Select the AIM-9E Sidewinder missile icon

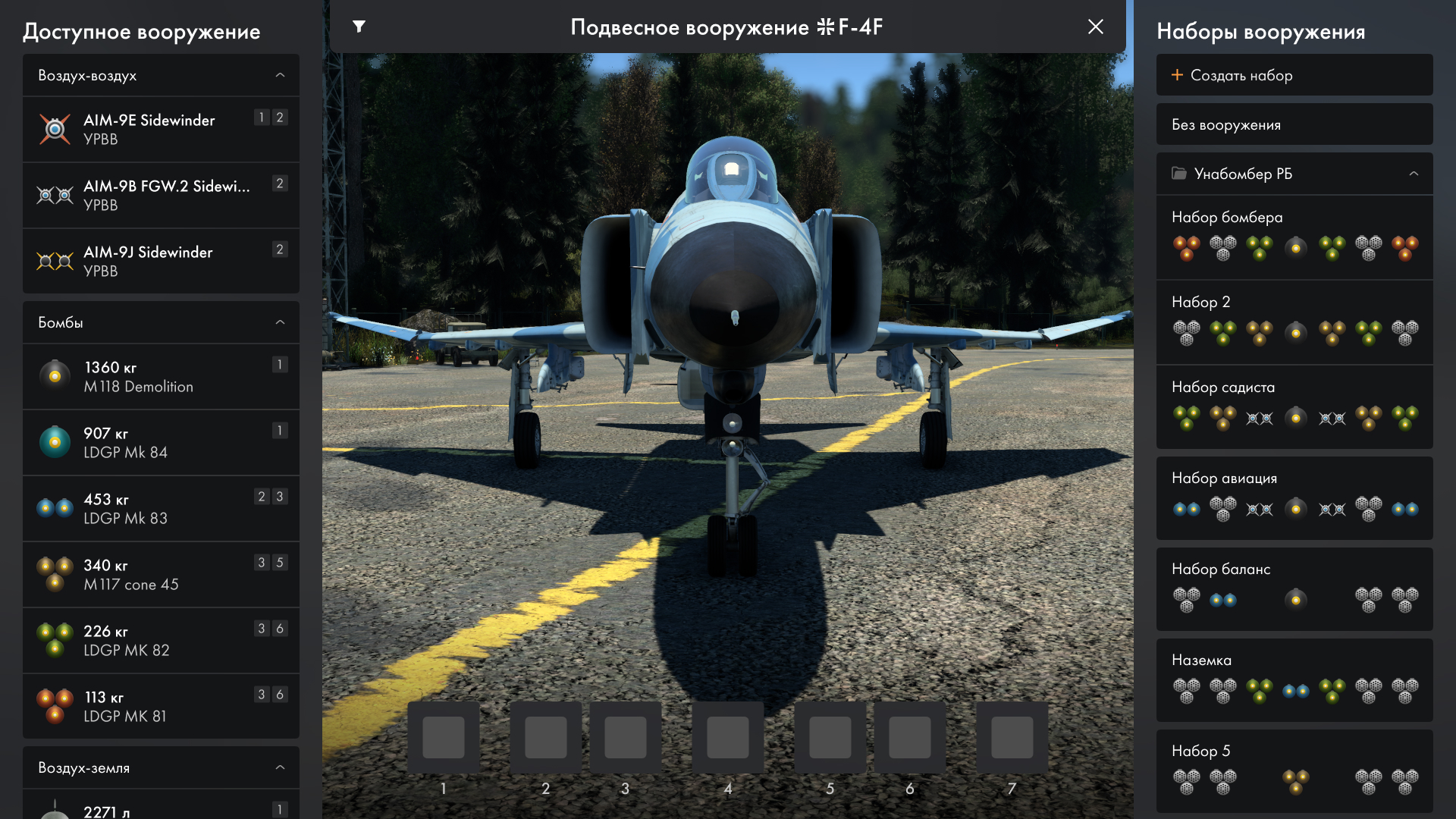(55, 128)
